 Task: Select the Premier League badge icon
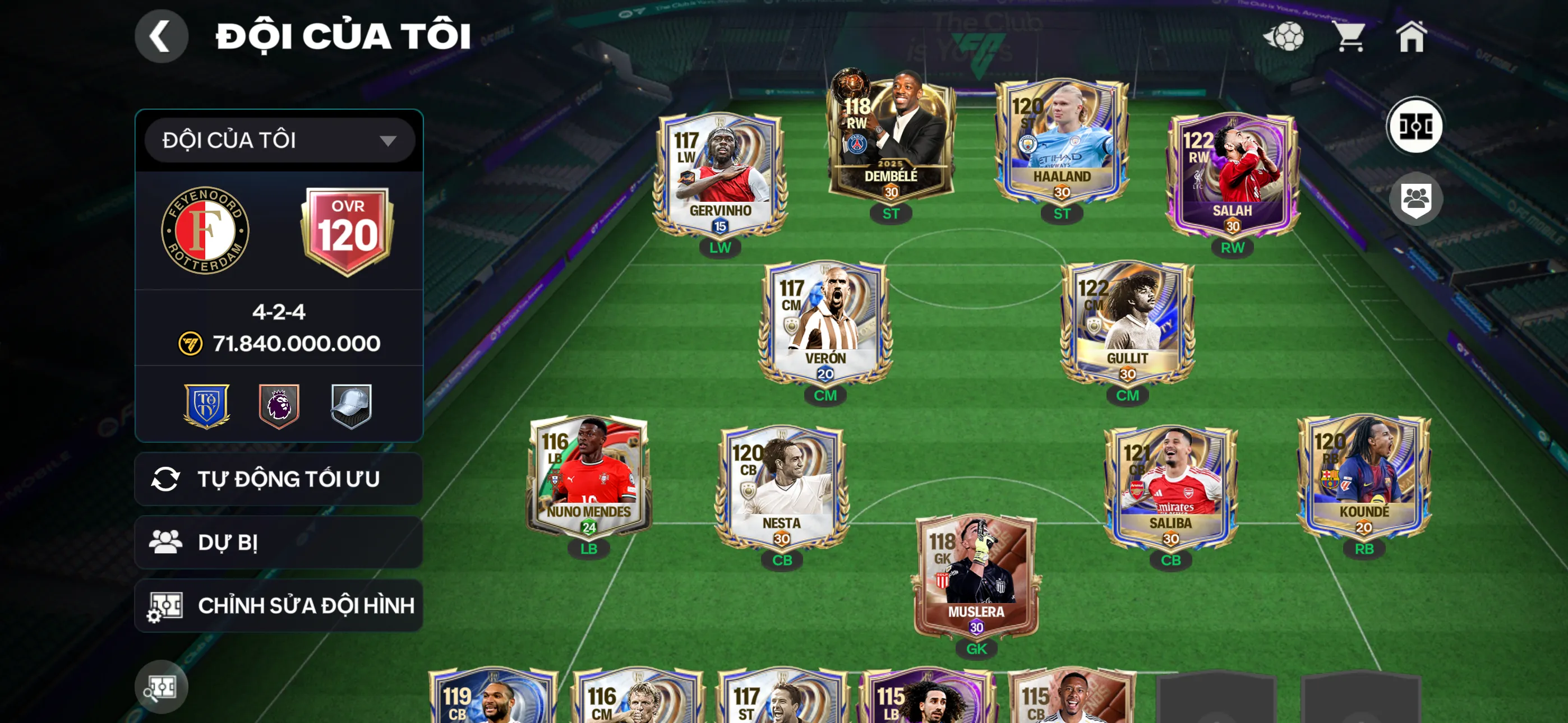point(279,405)
